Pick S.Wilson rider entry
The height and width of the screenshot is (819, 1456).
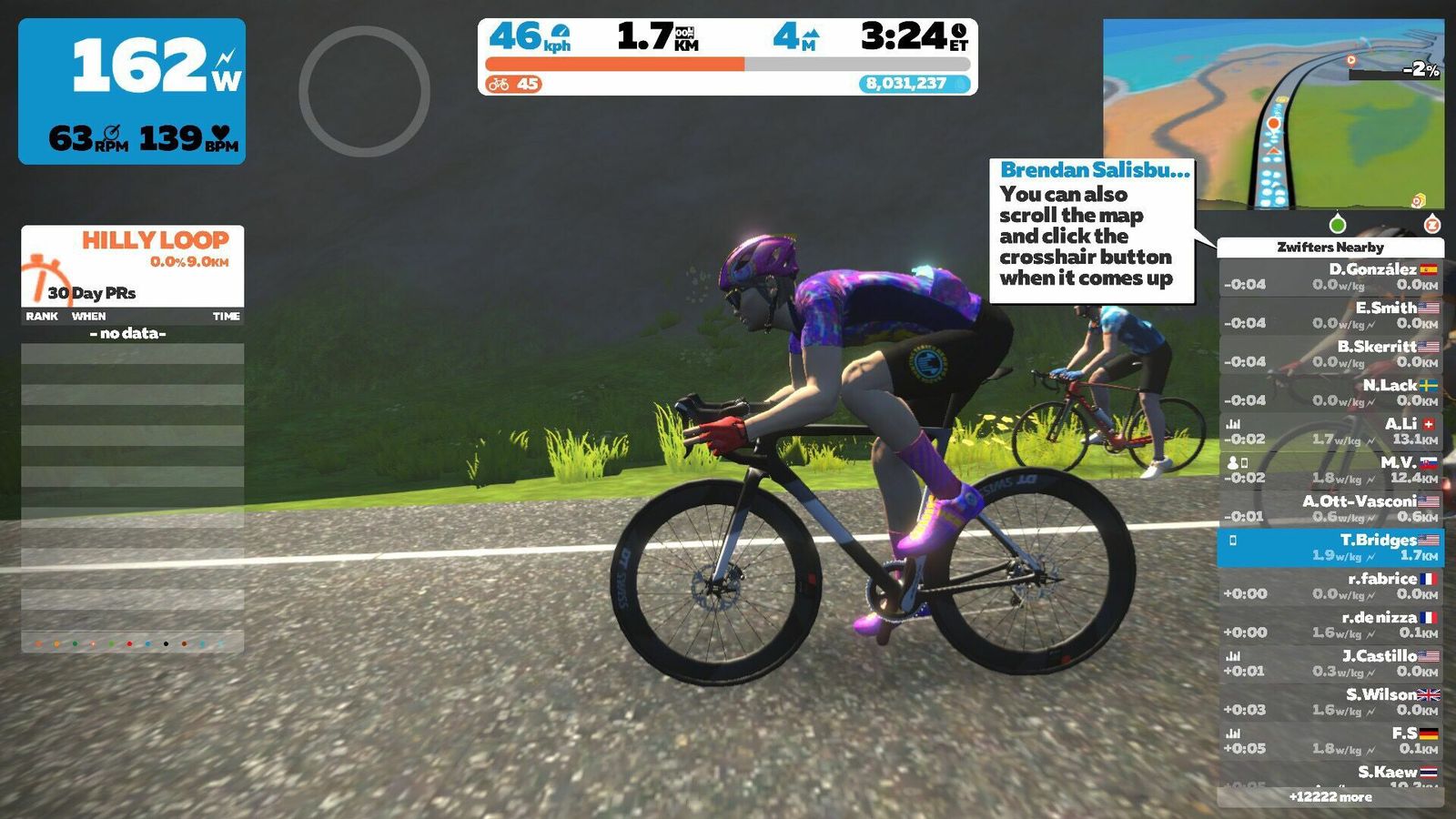(x=1330, y=702)
